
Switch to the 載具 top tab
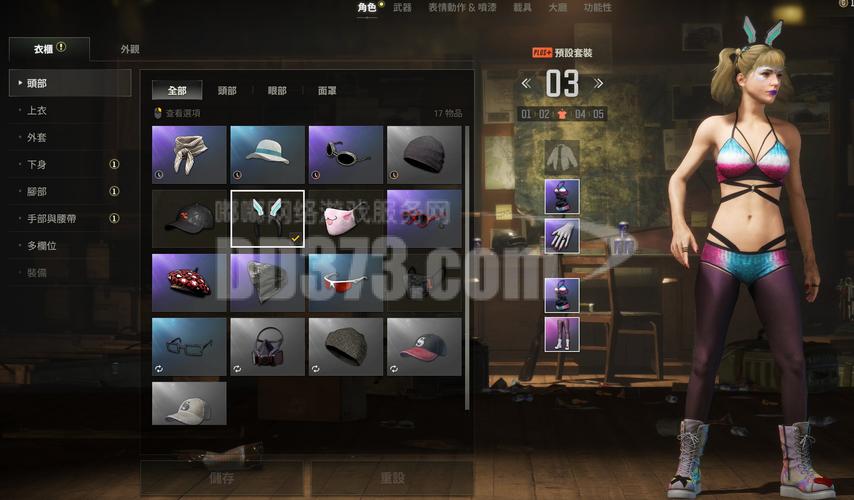point(523,8)
